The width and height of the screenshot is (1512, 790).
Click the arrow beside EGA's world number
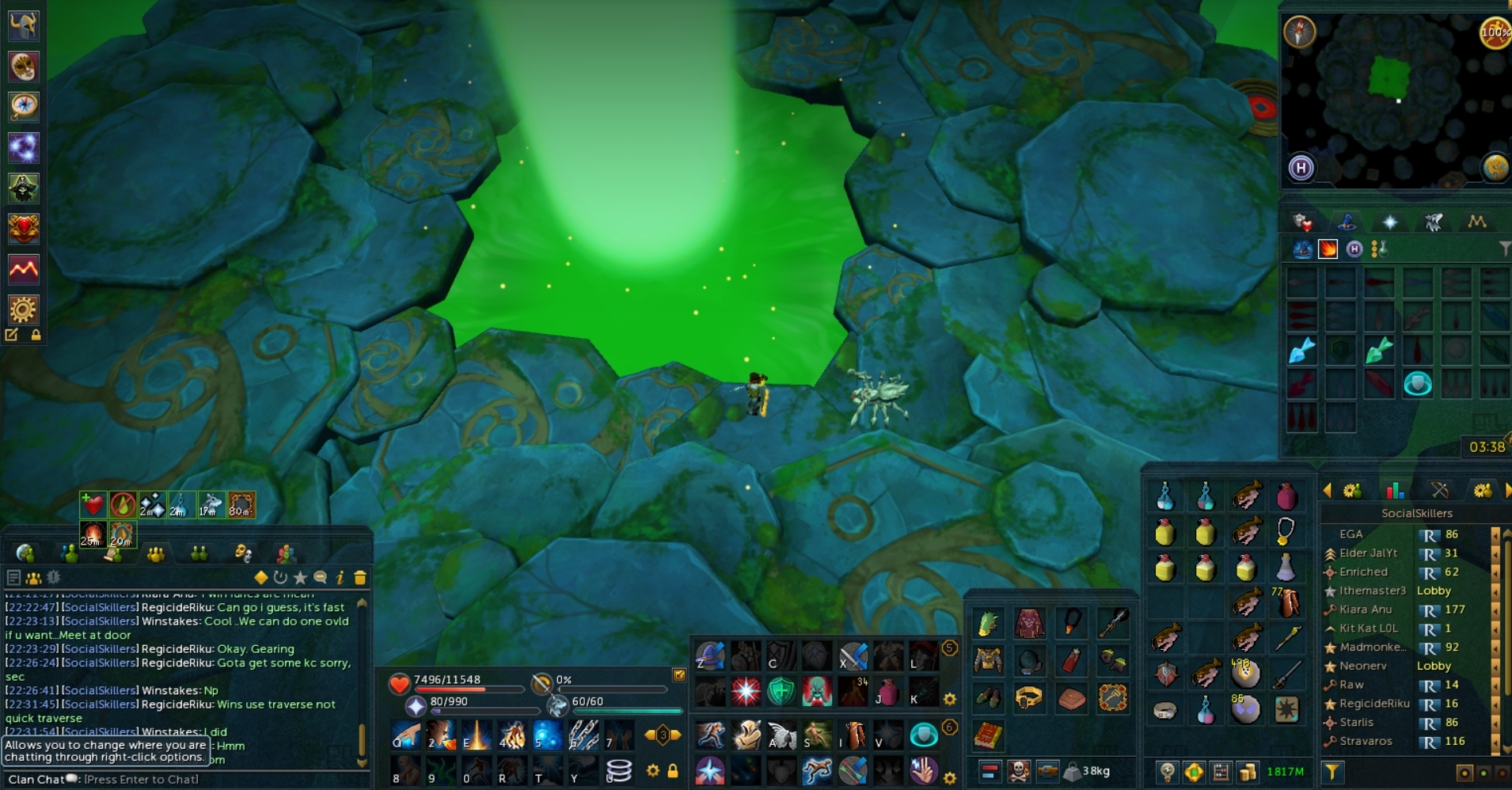pyautogui.click(x=1495, y=534)
